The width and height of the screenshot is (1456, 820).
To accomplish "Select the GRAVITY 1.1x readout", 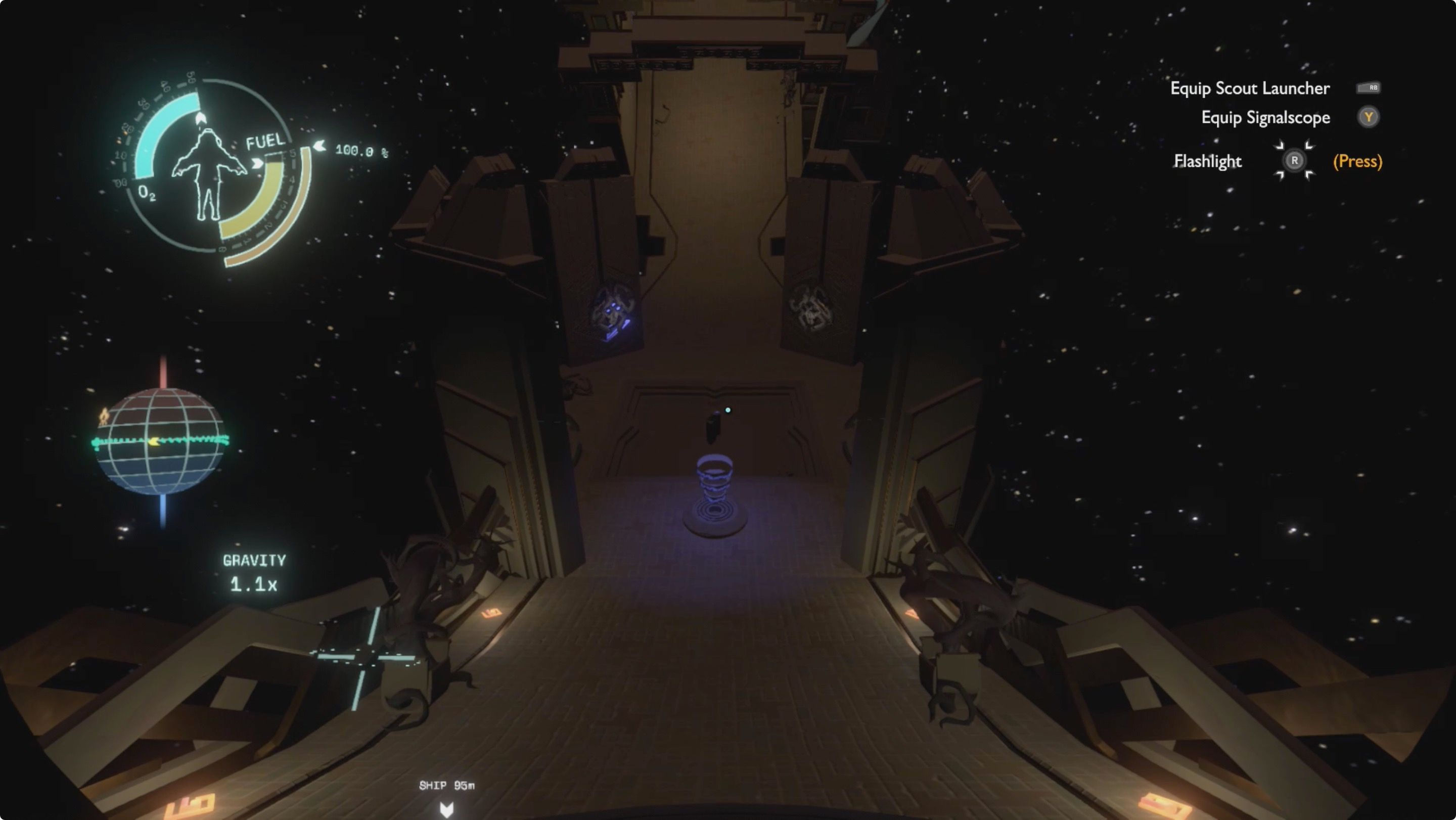I will (254, 571).
